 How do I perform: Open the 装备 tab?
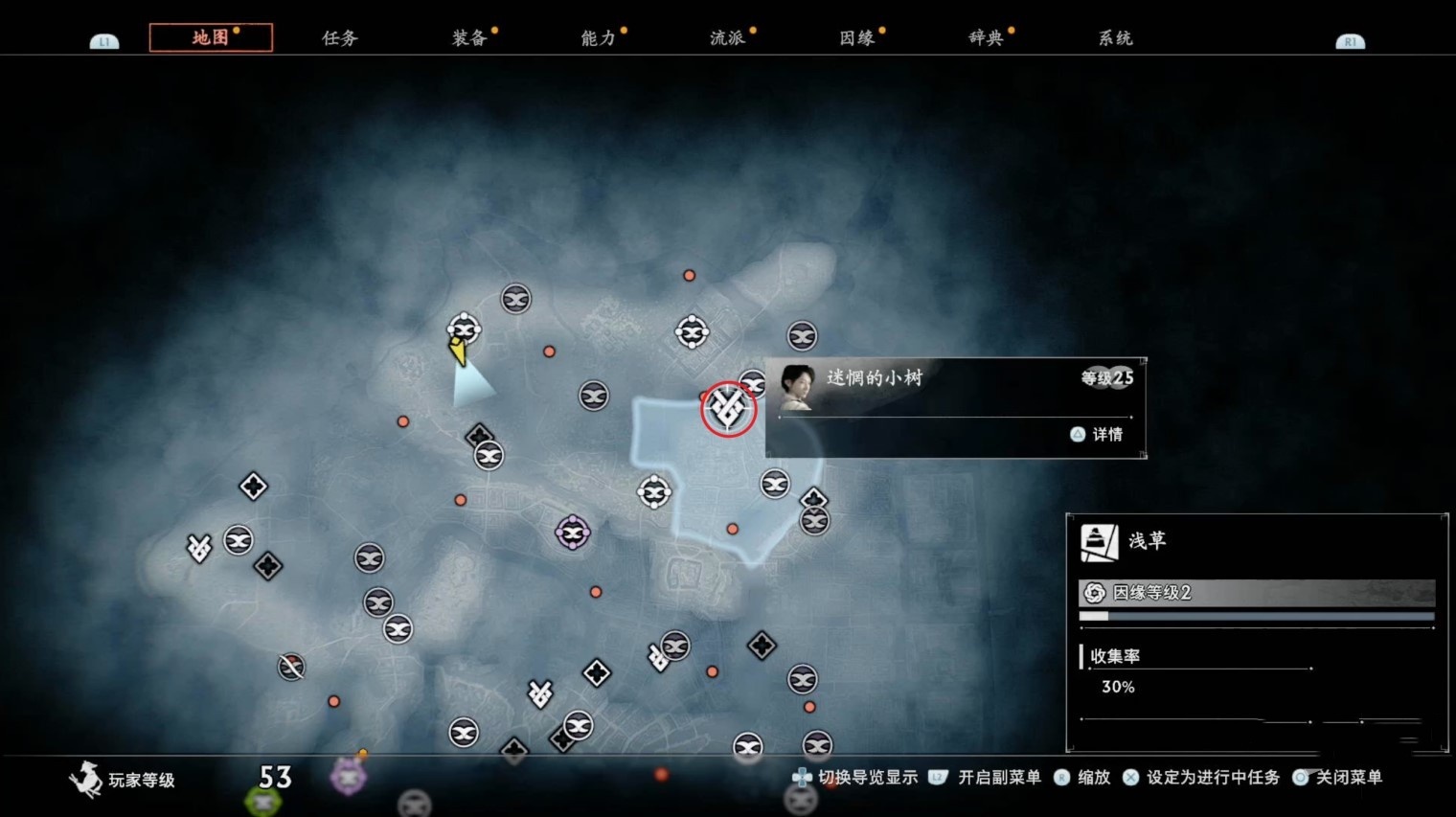pos(468,38)
